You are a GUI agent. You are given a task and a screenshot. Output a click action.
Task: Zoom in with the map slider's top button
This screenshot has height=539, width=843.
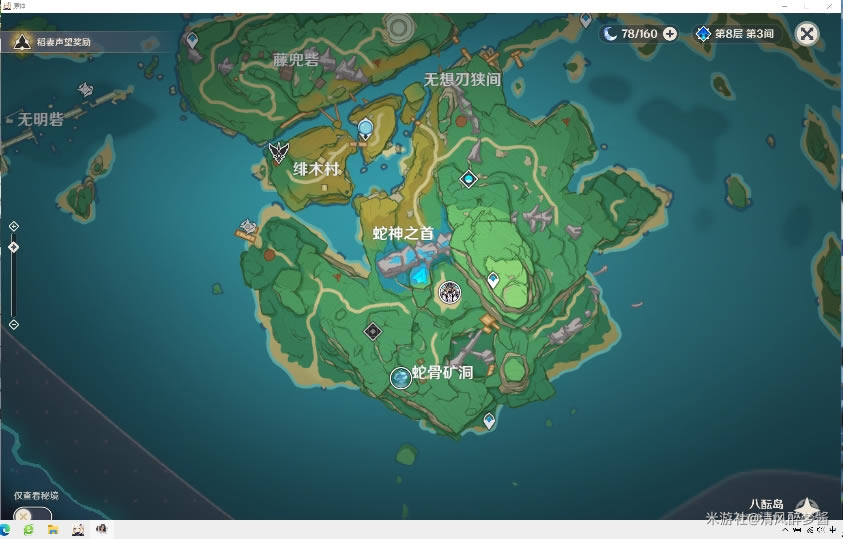pos(13,226)
